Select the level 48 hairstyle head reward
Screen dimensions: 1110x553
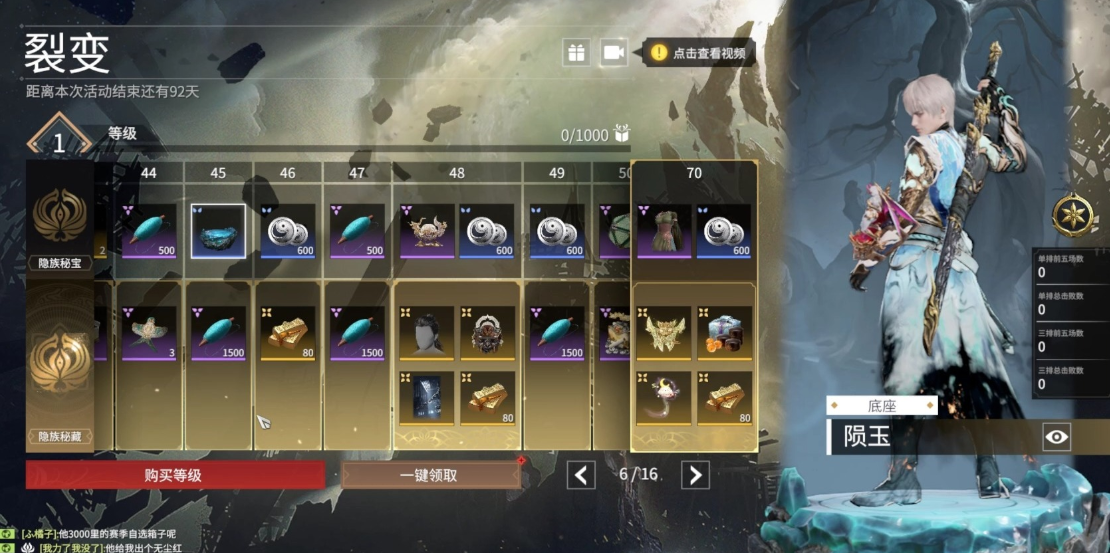[x=427, y=333]
